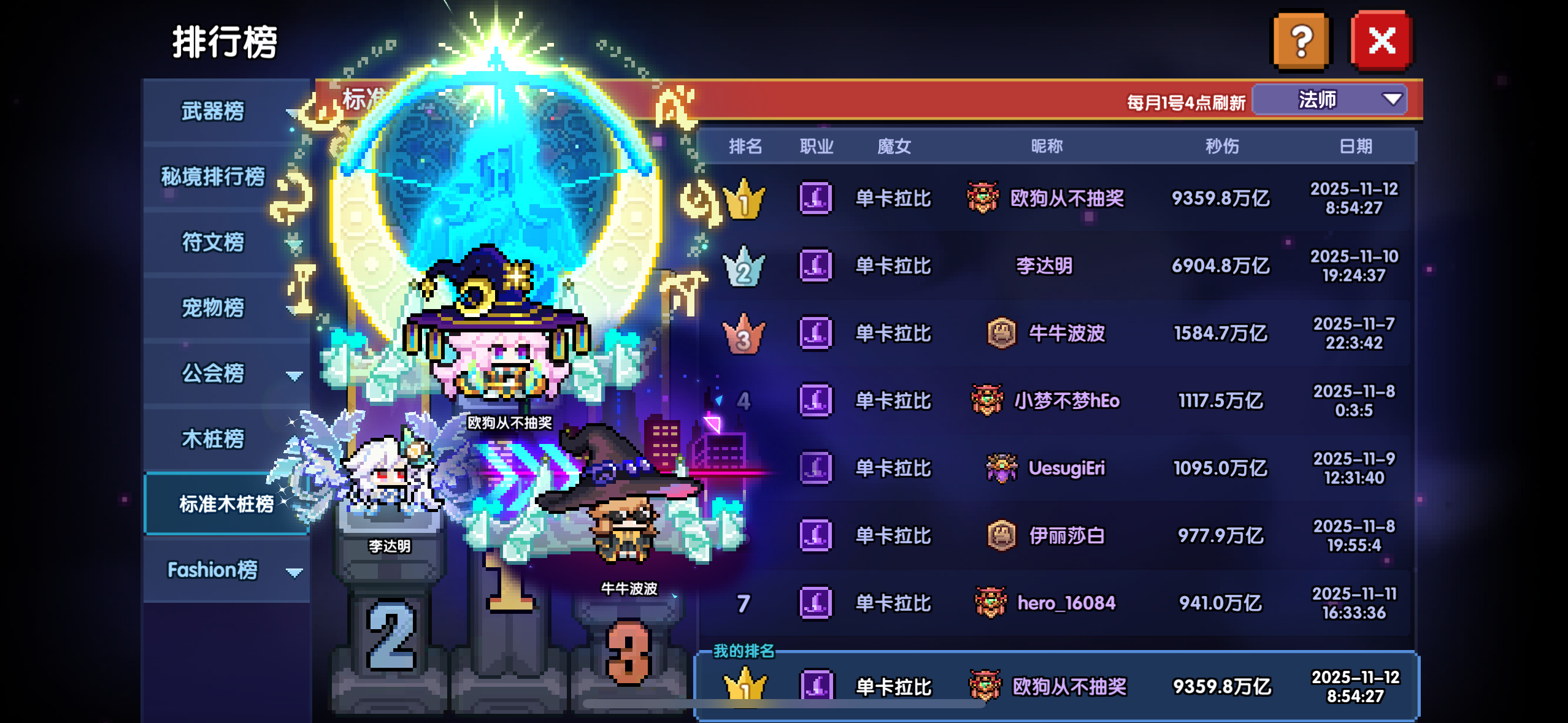Click 小梦不梦hEo's avatar badge icon
Viewport: 1568px width, 723px height.
987,400
